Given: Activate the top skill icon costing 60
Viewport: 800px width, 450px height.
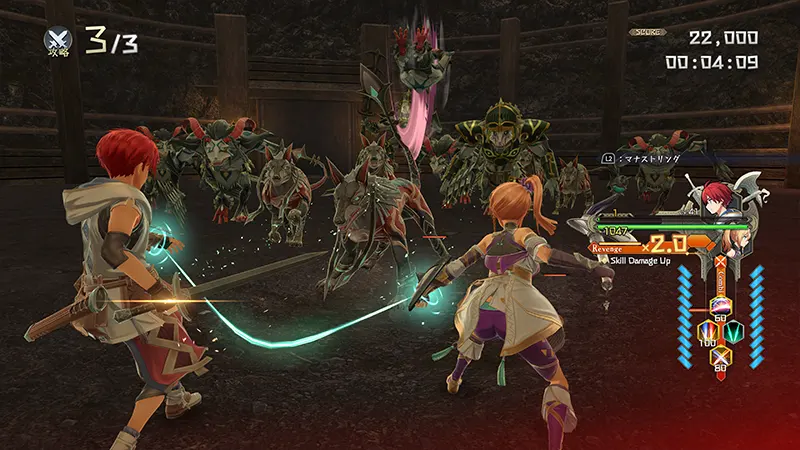Looking at the screenshot, I should click(720, 306).
